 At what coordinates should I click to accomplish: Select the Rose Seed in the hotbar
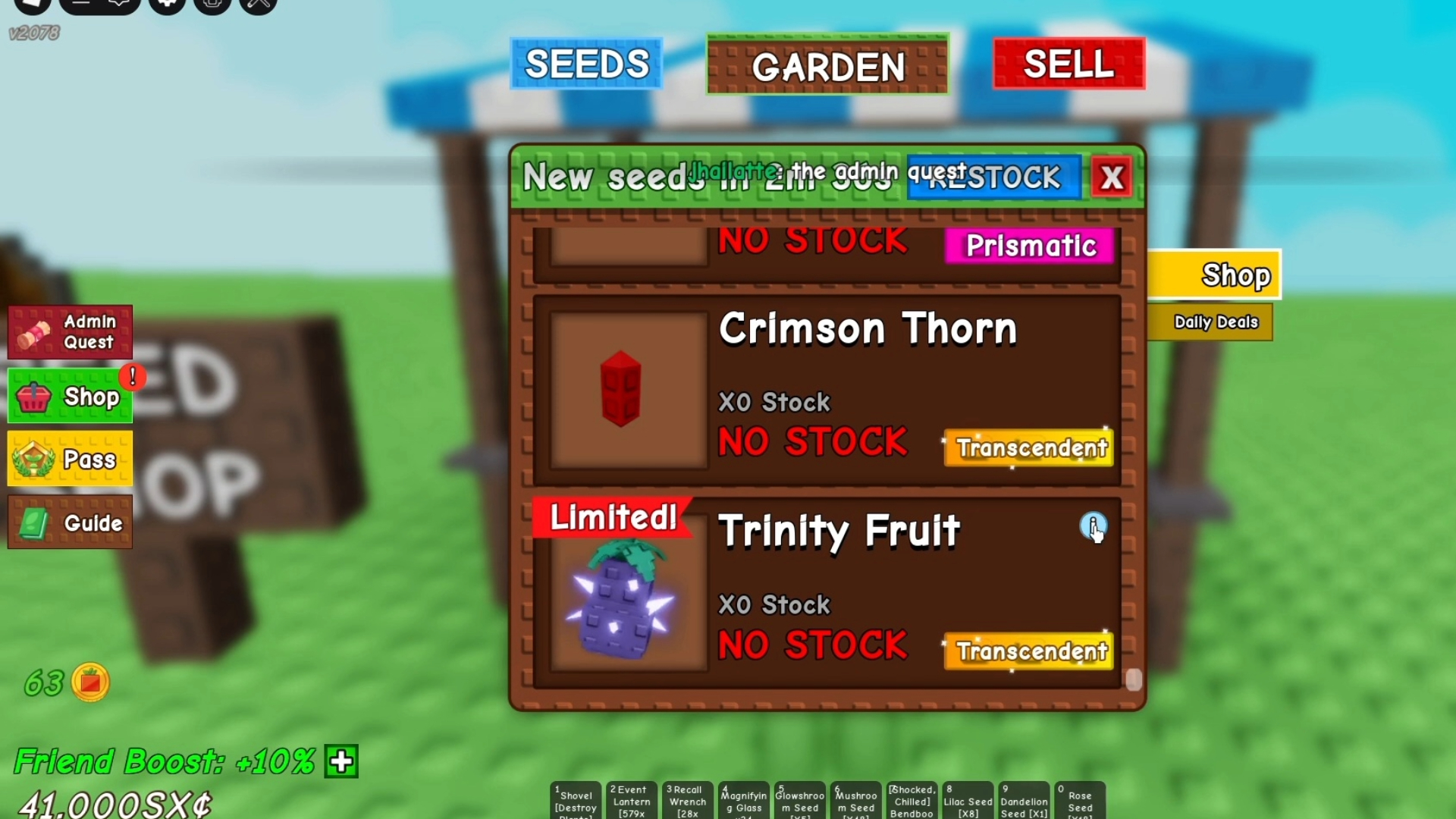(x=1080, y=800)
